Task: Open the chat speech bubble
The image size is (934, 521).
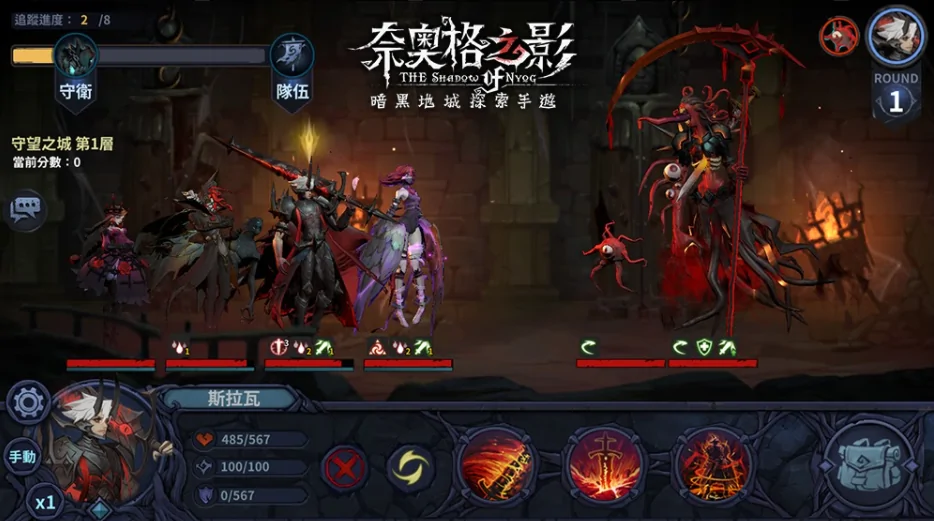Action: (26, 208)
